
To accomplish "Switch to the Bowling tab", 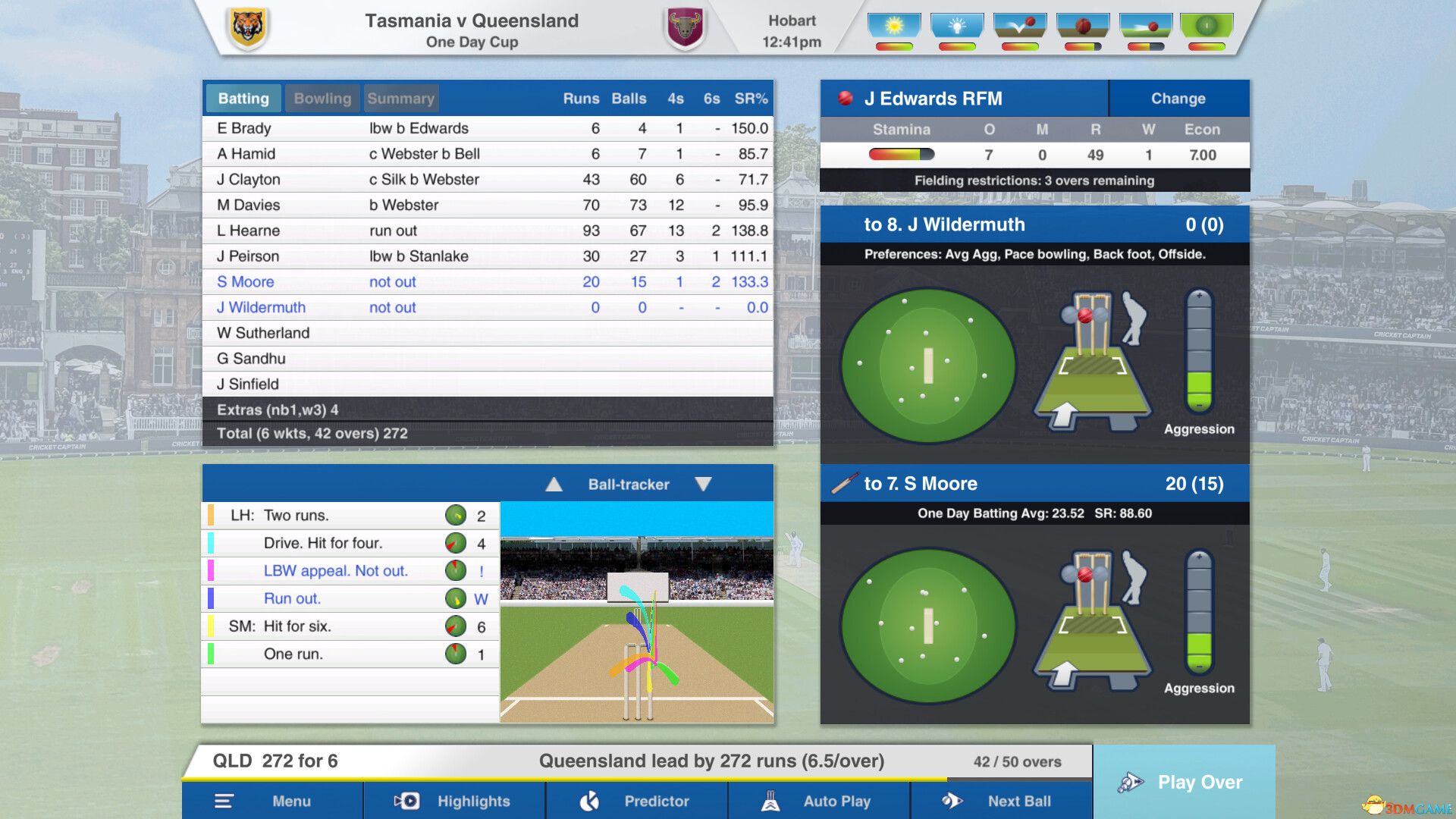I will coord(322,98).
